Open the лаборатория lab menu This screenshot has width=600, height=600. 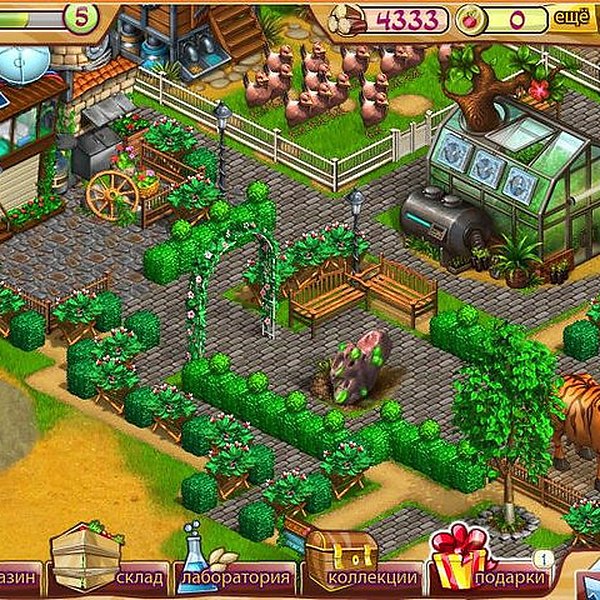pos(236,577)
